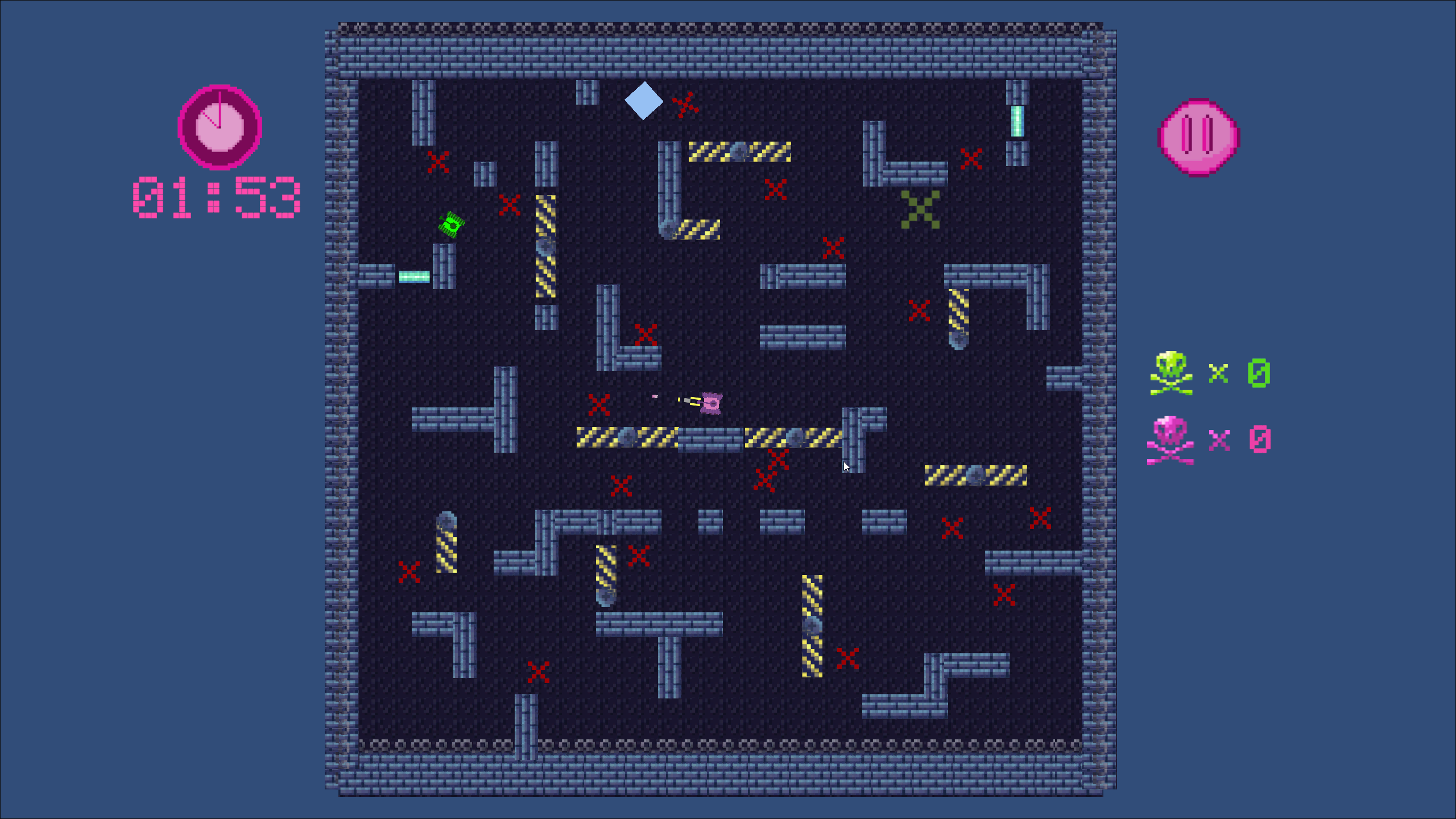Click the olive X spawn marker
Image resolution: width=1456 pixels, height=819 pixels.
point(920,209)
